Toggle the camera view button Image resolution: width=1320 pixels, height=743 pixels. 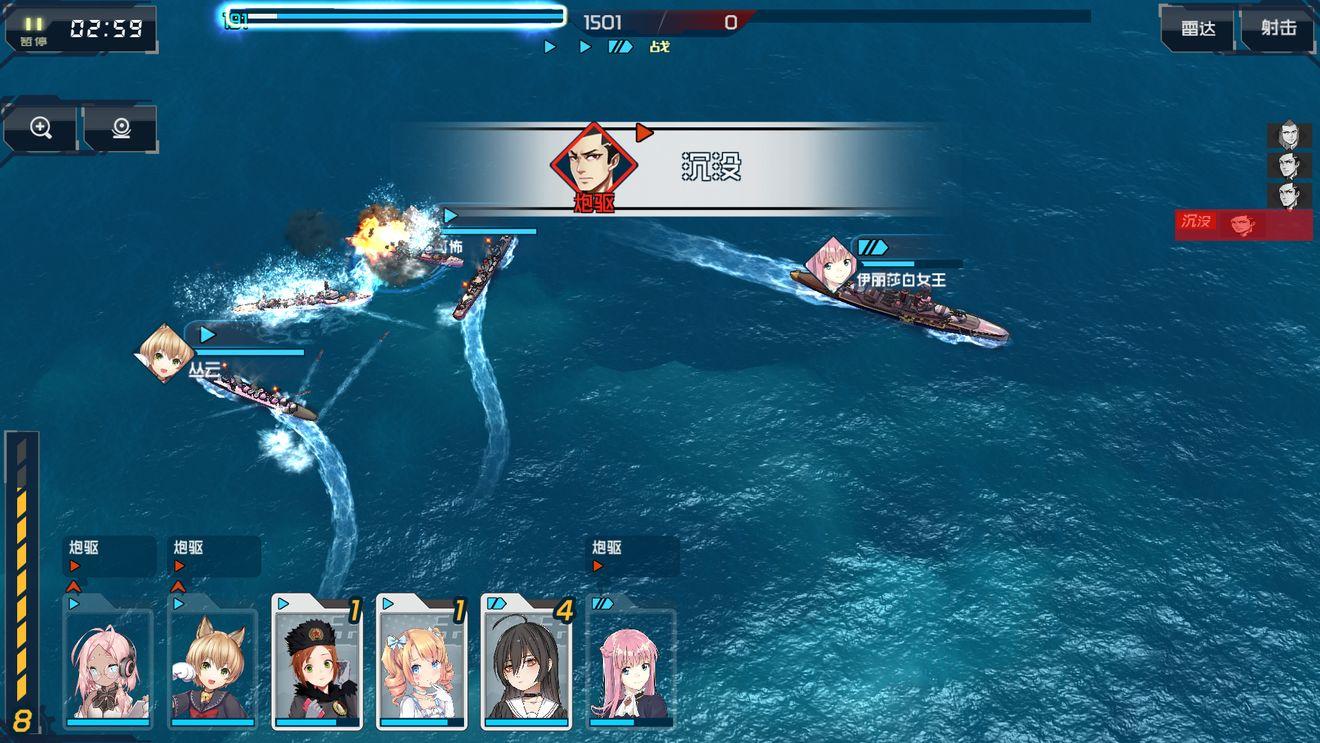[121, 128]
